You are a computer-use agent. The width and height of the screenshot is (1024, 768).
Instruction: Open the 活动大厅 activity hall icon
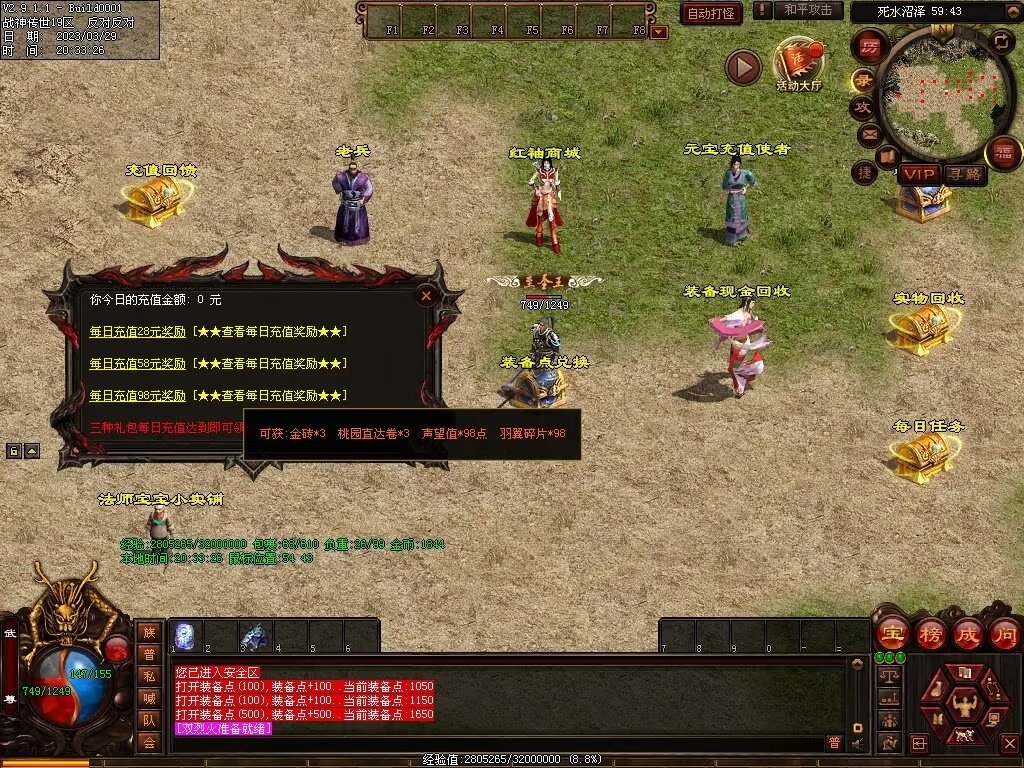(798, 62)
